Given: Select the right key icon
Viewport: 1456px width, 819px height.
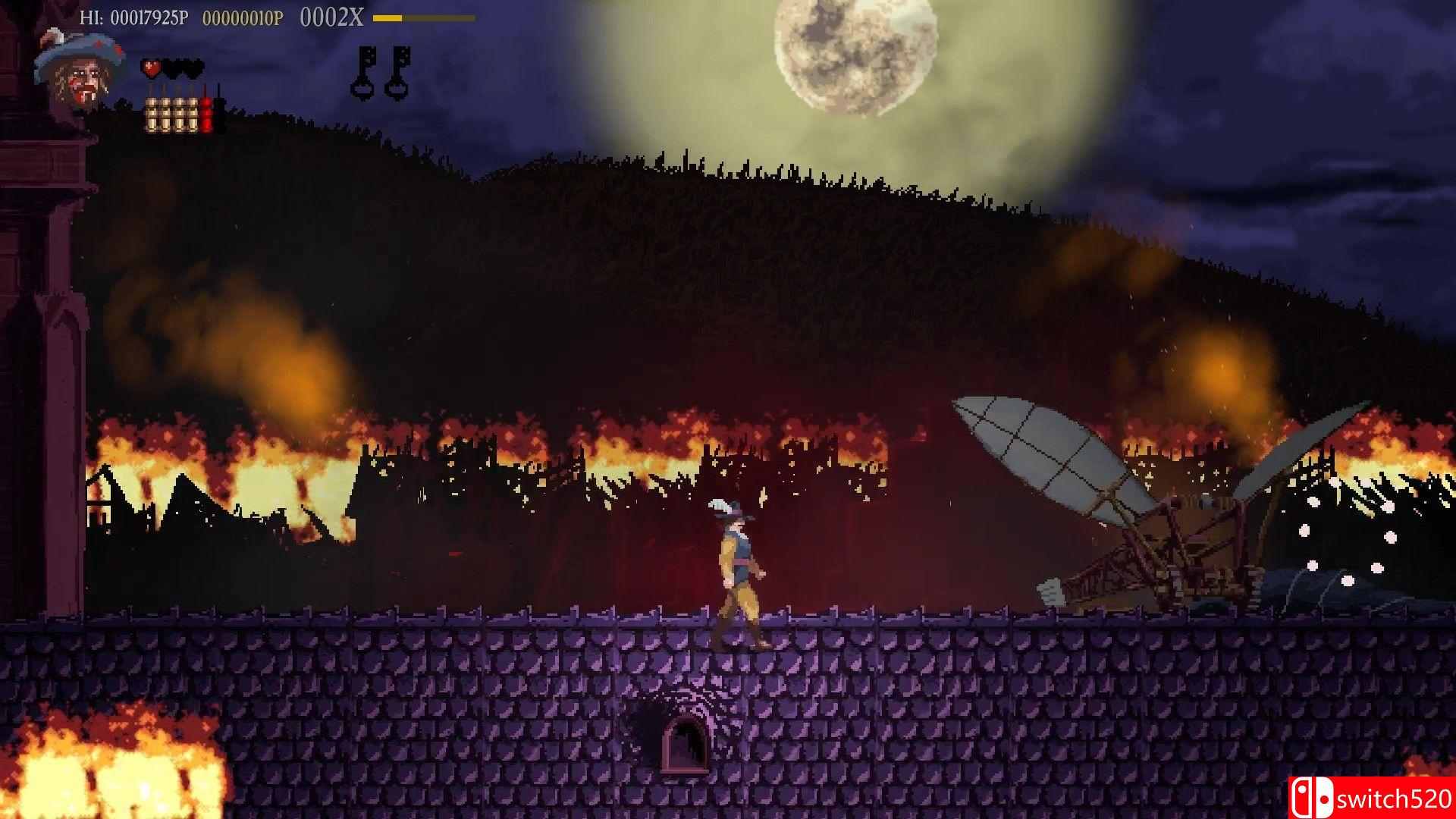Looking at the screenshot, I should click(x=400, y=70).
